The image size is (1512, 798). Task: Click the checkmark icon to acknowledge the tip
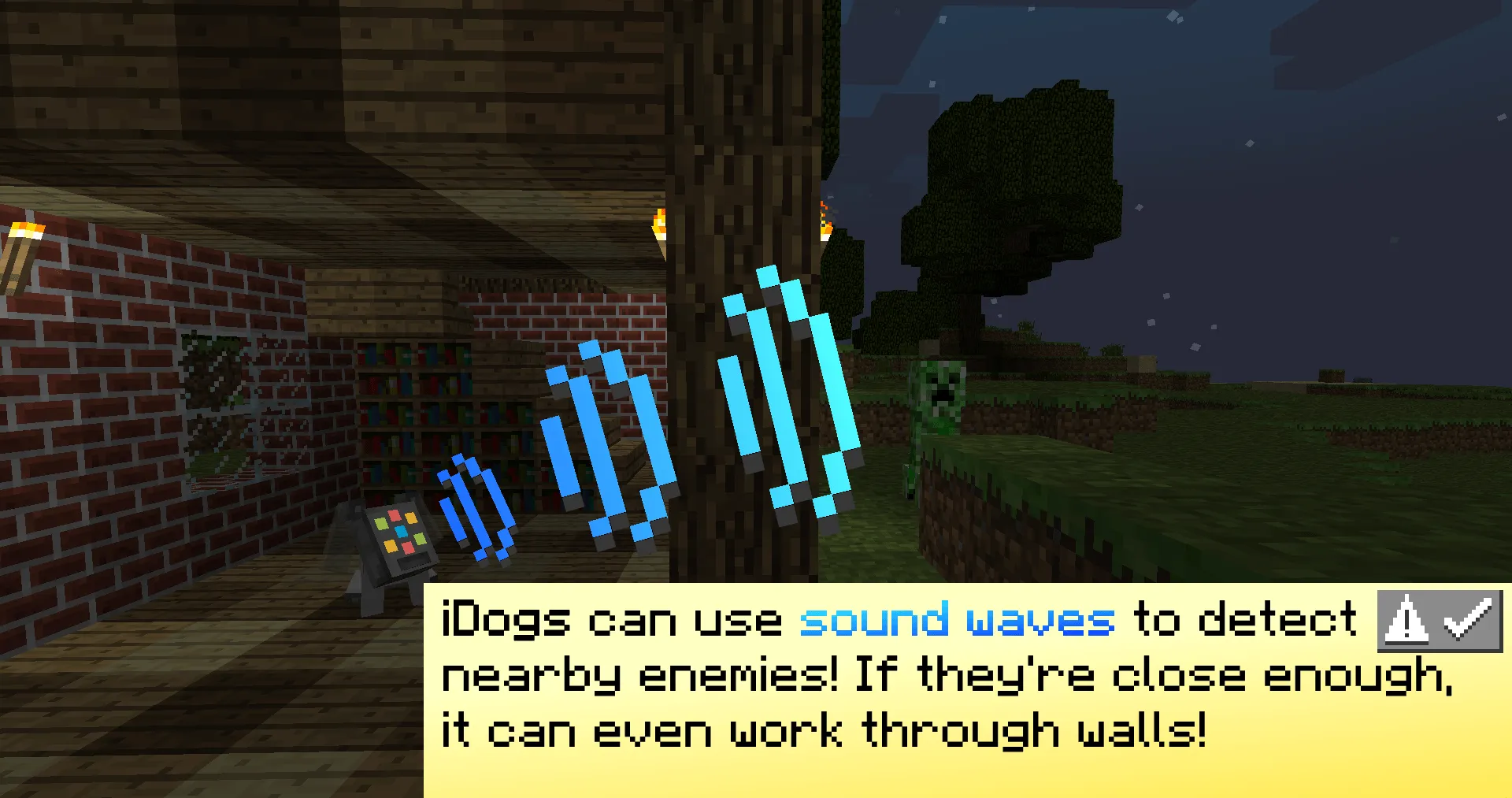click(x=1467, y=621)
